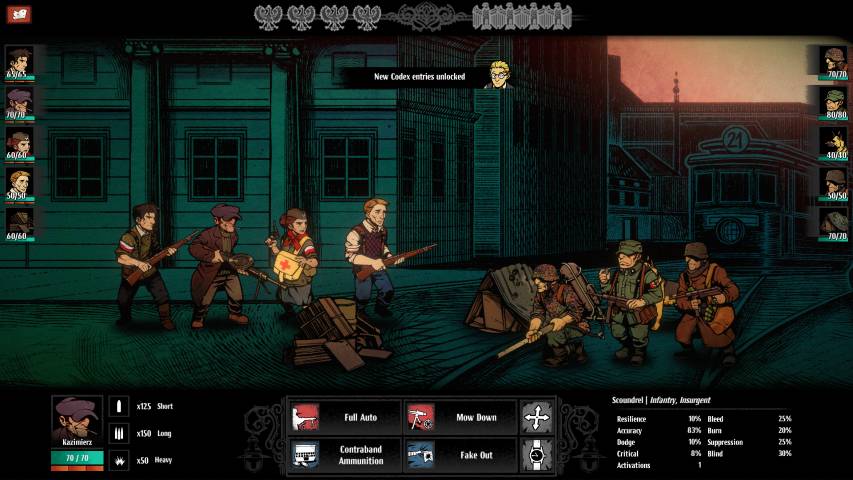Activate the Full Auto ability
This screenshot has width=853, height=480.
point(344,417)
